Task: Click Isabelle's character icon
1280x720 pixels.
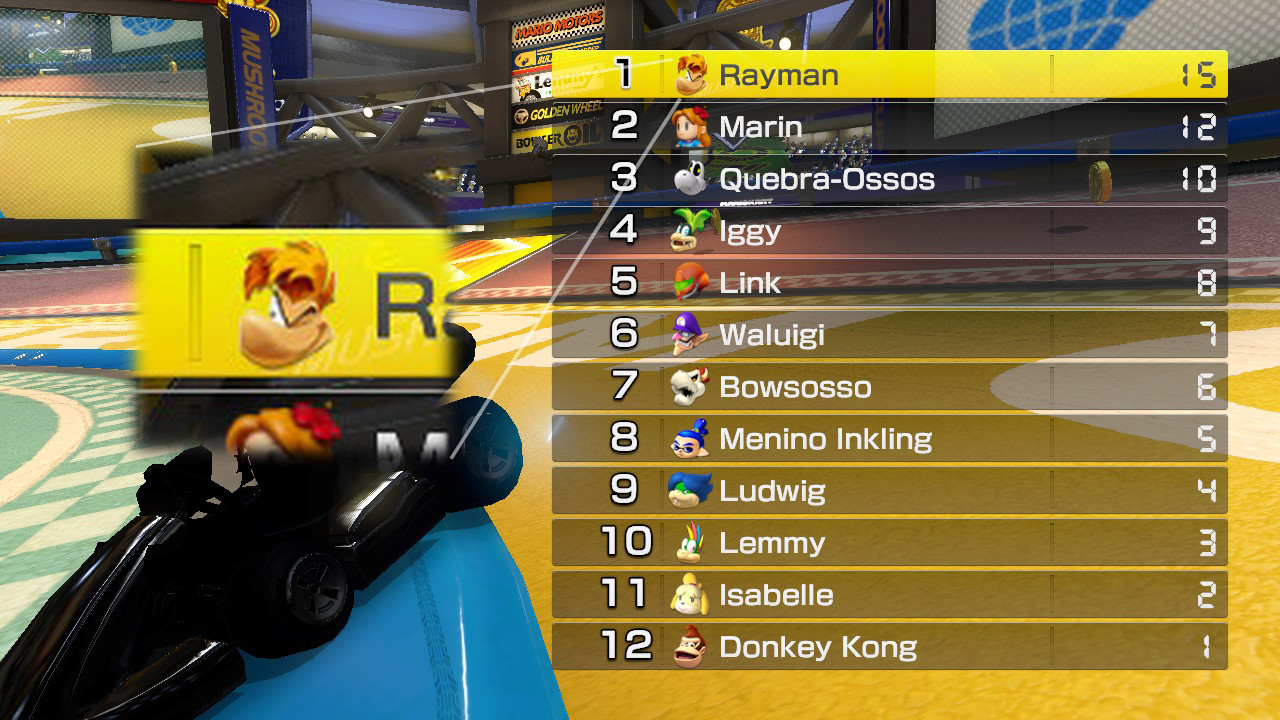Action: [x=689, y=594]
